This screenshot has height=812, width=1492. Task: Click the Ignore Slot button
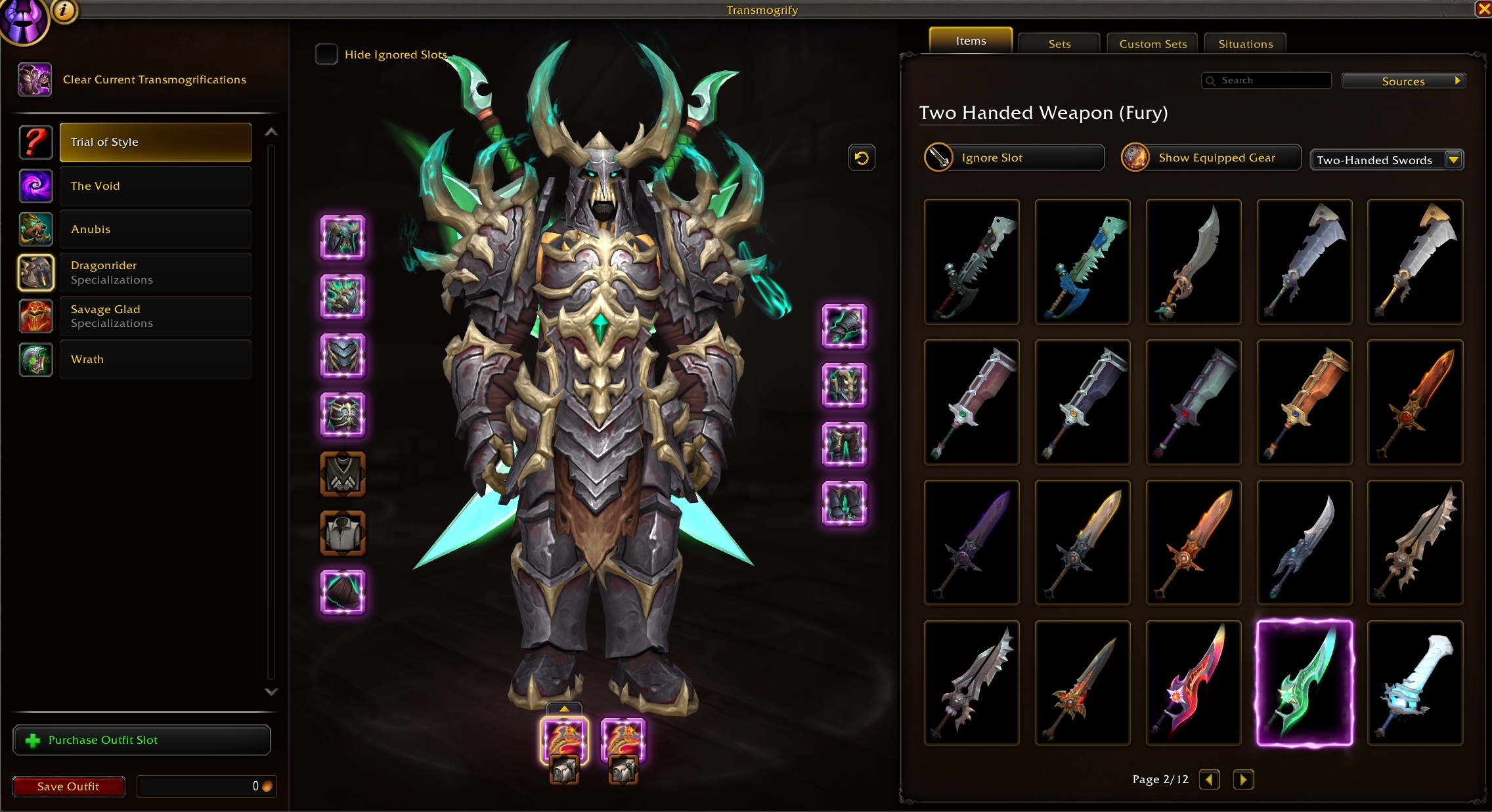pos(1015,158)
